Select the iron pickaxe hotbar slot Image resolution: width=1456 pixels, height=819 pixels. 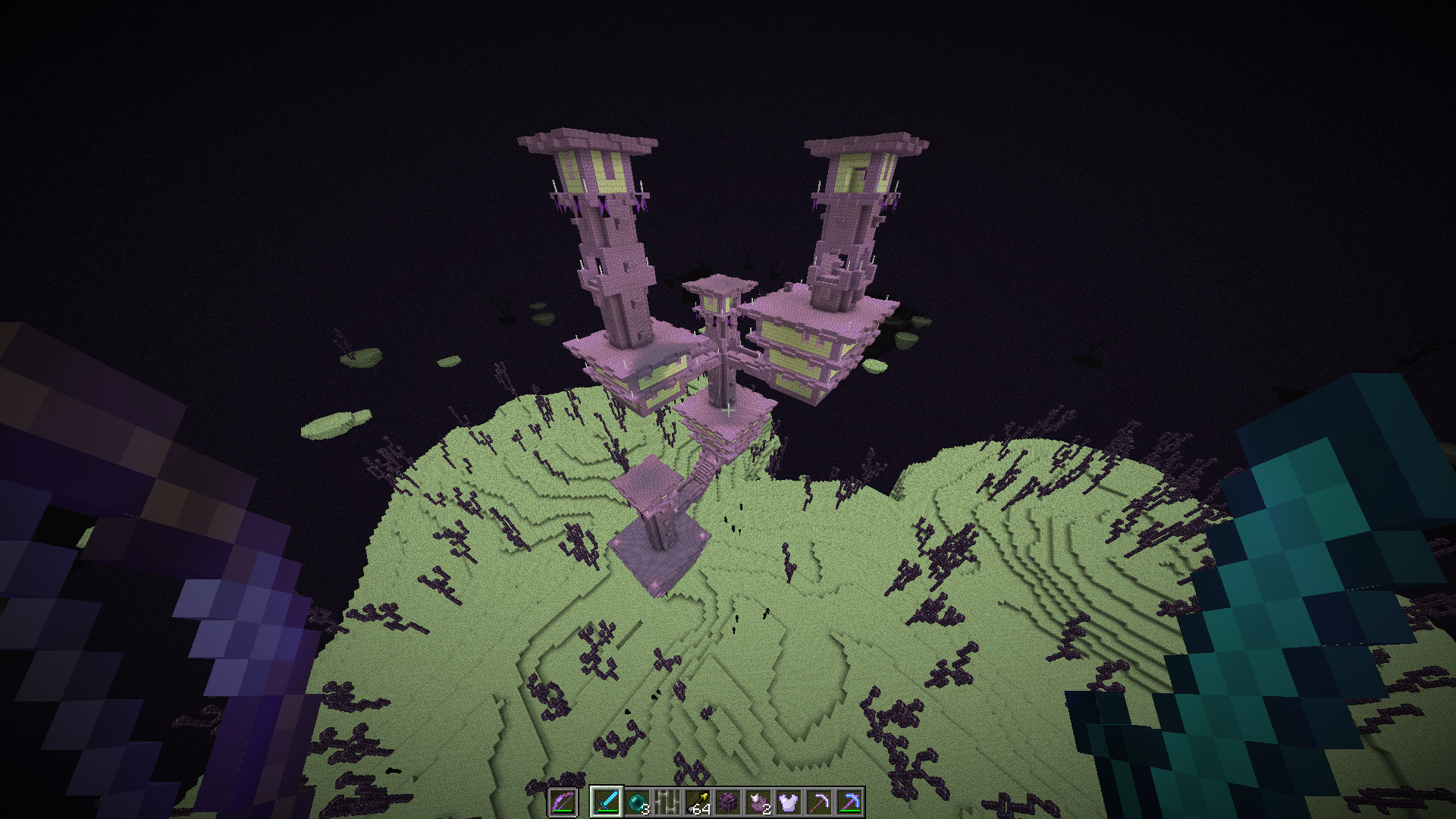click(819, 802)
